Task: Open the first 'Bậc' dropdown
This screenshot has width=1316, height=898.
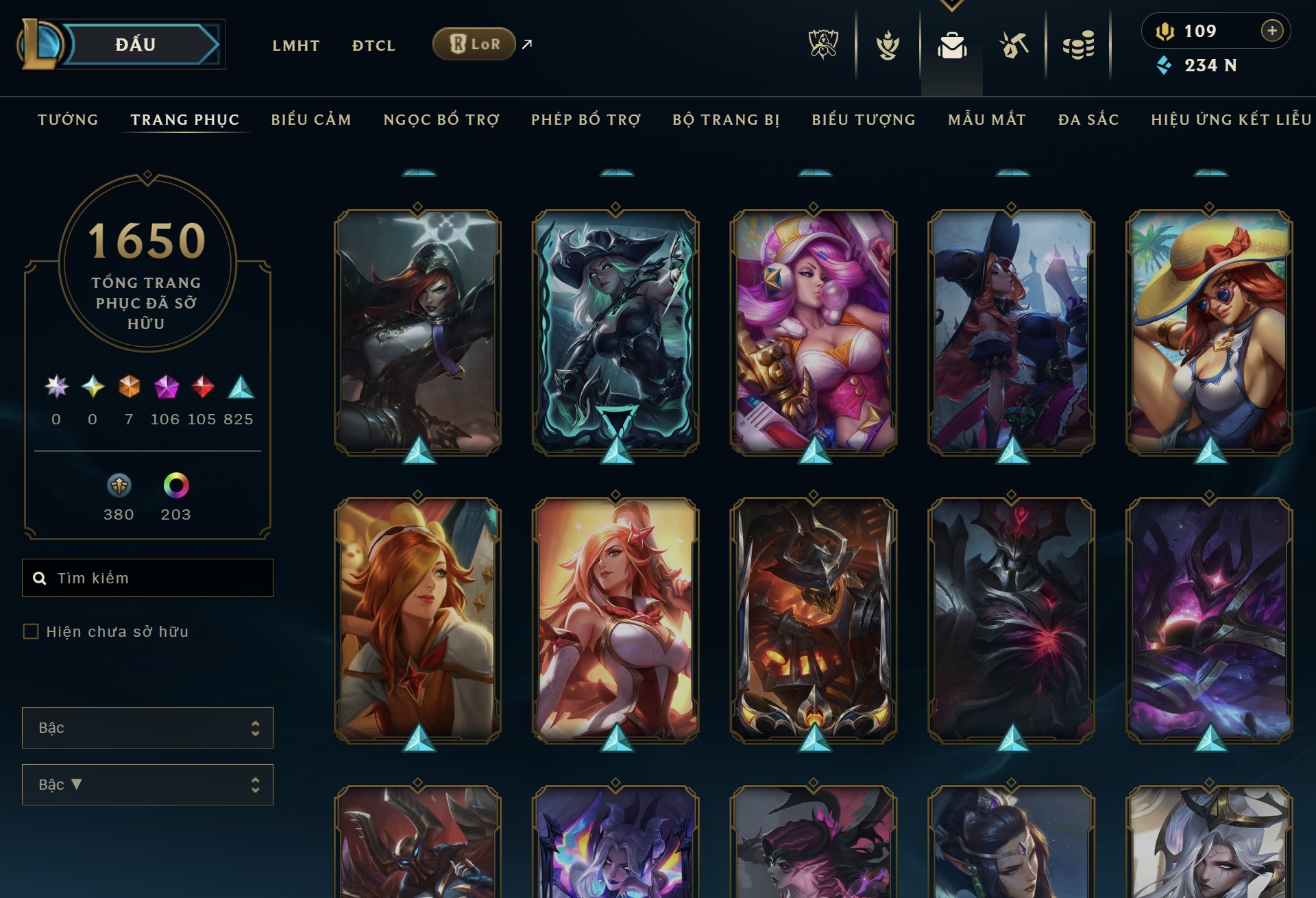Action: click(147, 728)
